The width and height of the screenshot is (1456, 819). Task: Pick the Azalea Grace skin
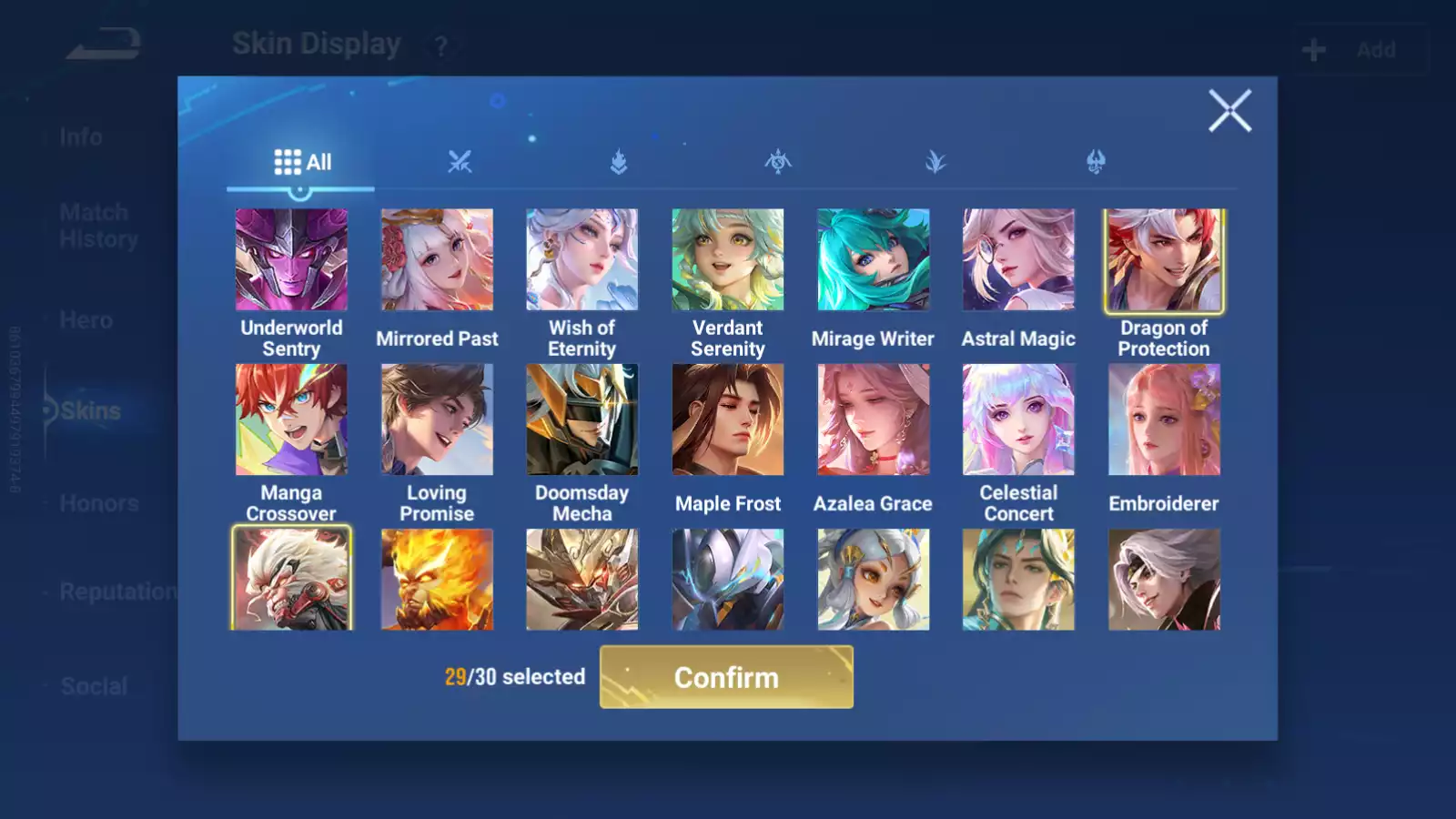[874, 420]
